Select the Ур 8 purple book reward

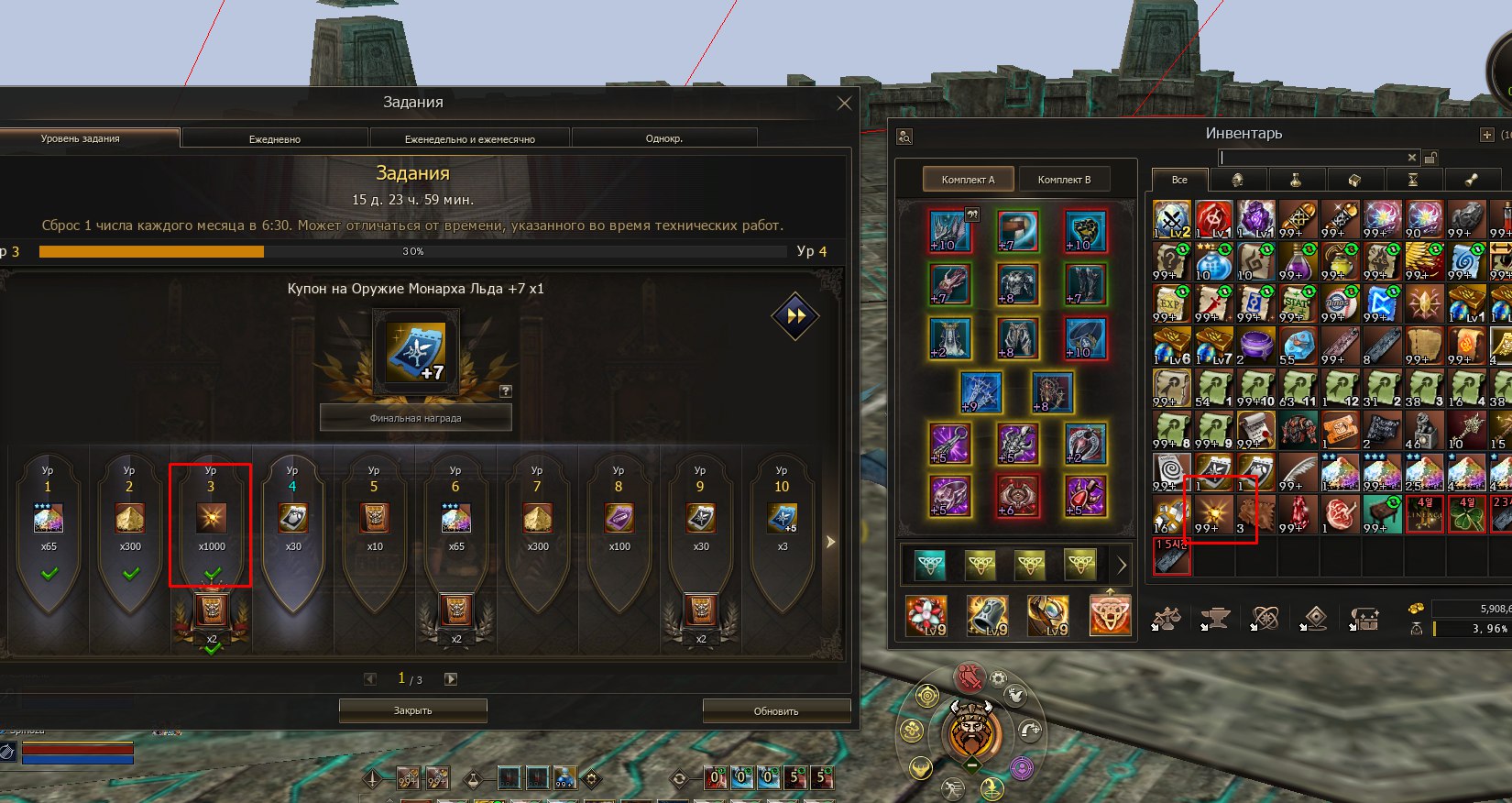click(x=619, y=520)
